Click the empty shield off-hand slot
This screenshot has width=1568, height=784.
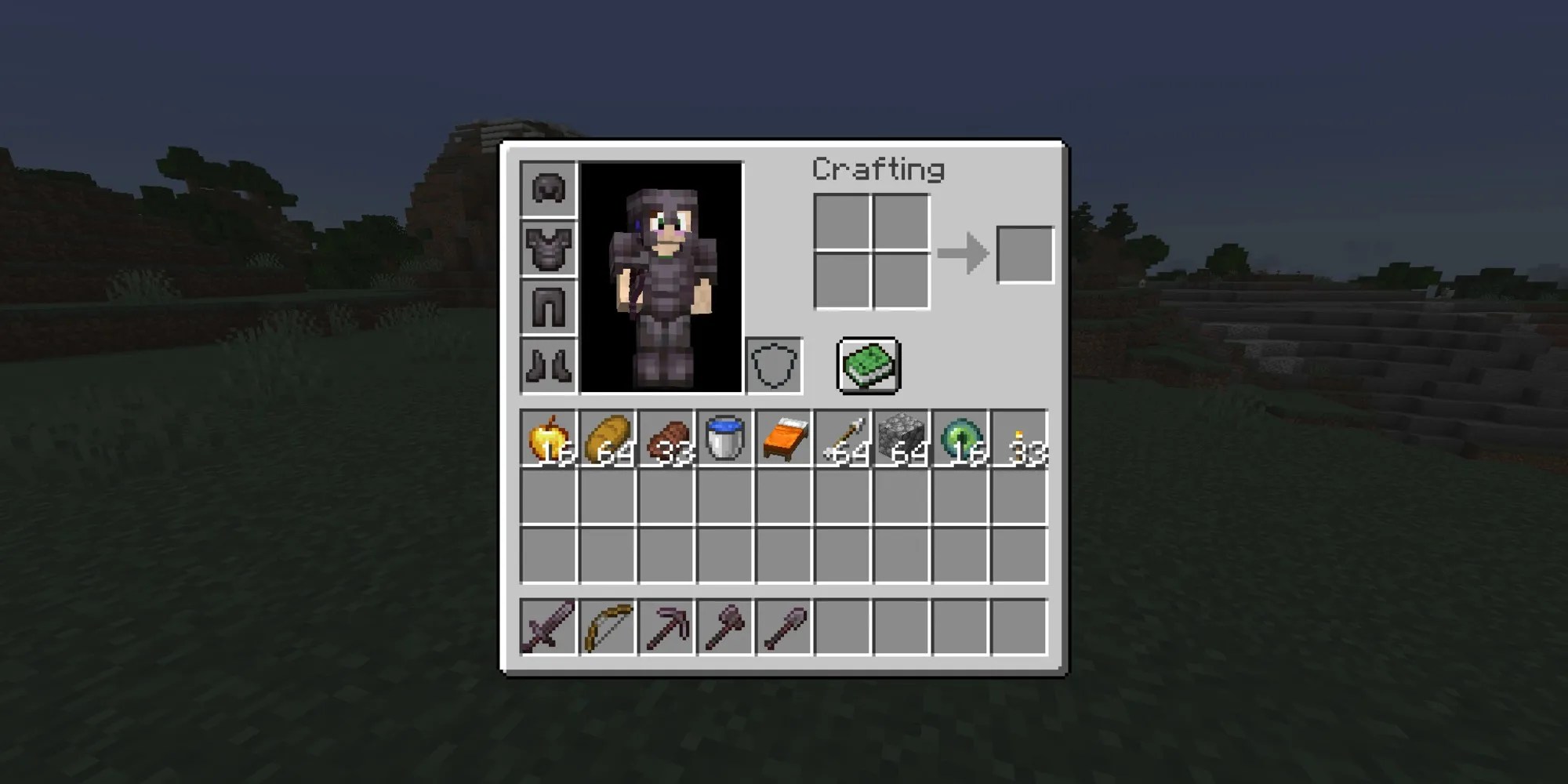coord(774,364)
